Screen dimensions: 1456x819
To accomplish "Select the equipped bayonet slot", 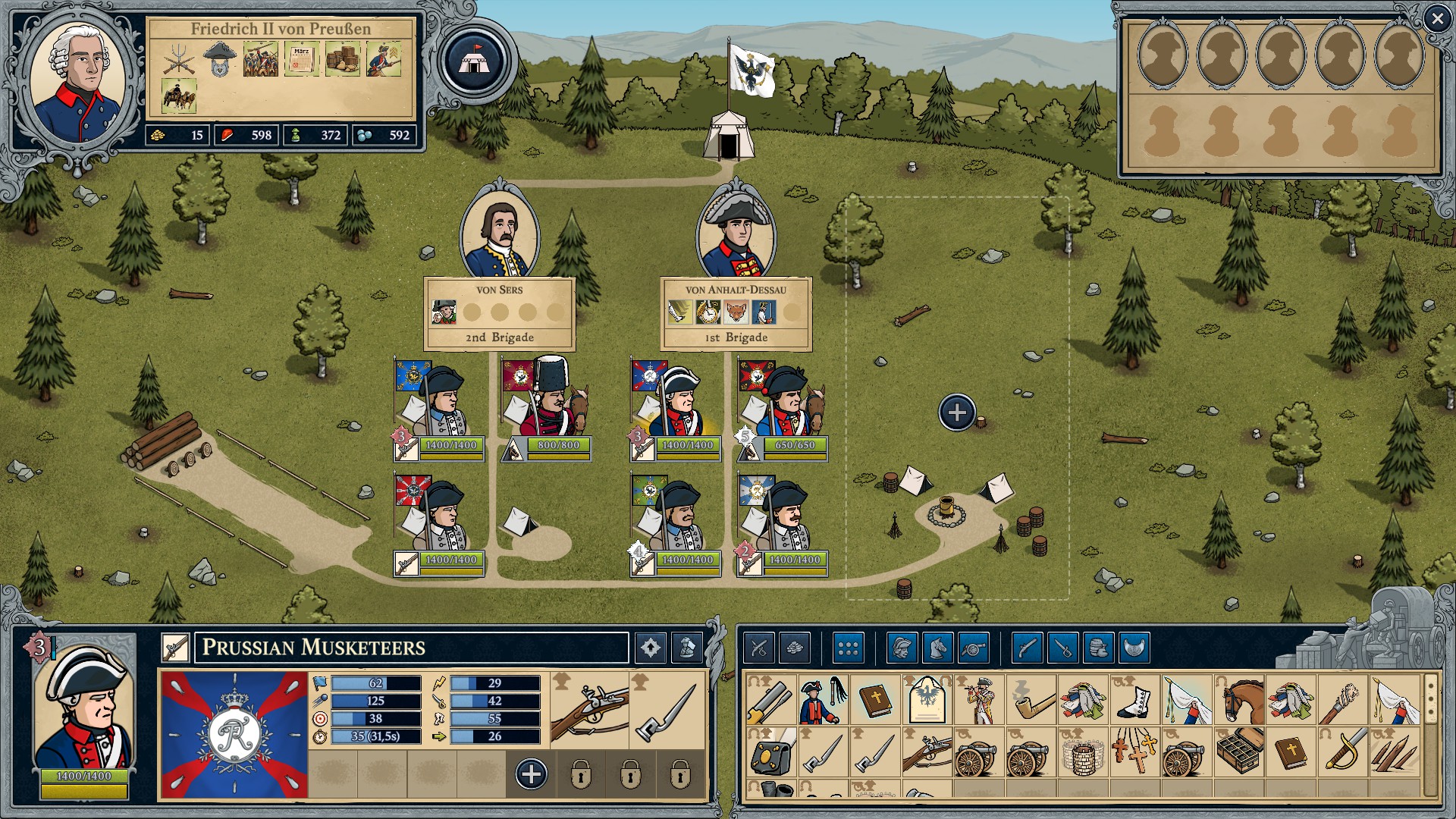I will [x=667, y=710].
